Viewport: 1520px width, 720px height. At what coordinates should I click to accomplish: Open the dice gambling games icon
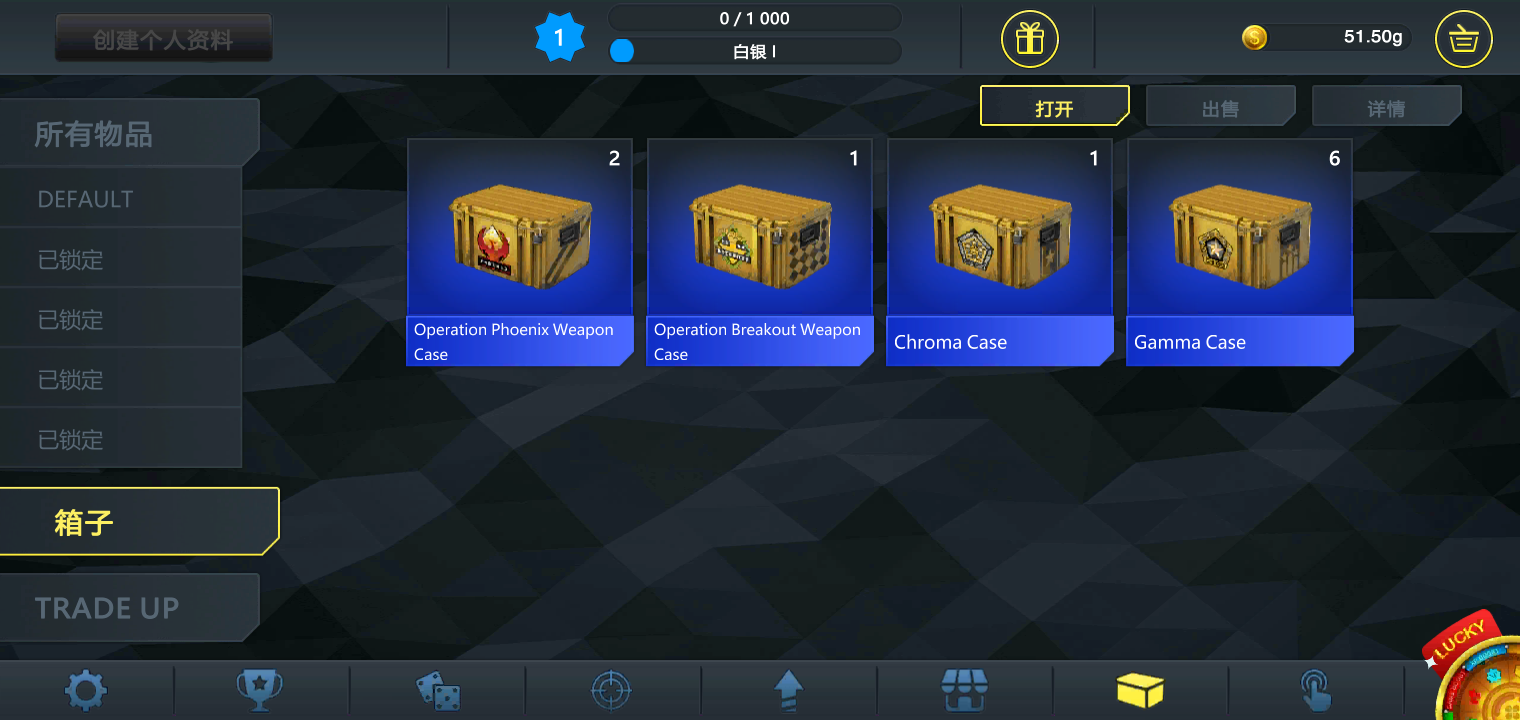[x=437, y=690]
